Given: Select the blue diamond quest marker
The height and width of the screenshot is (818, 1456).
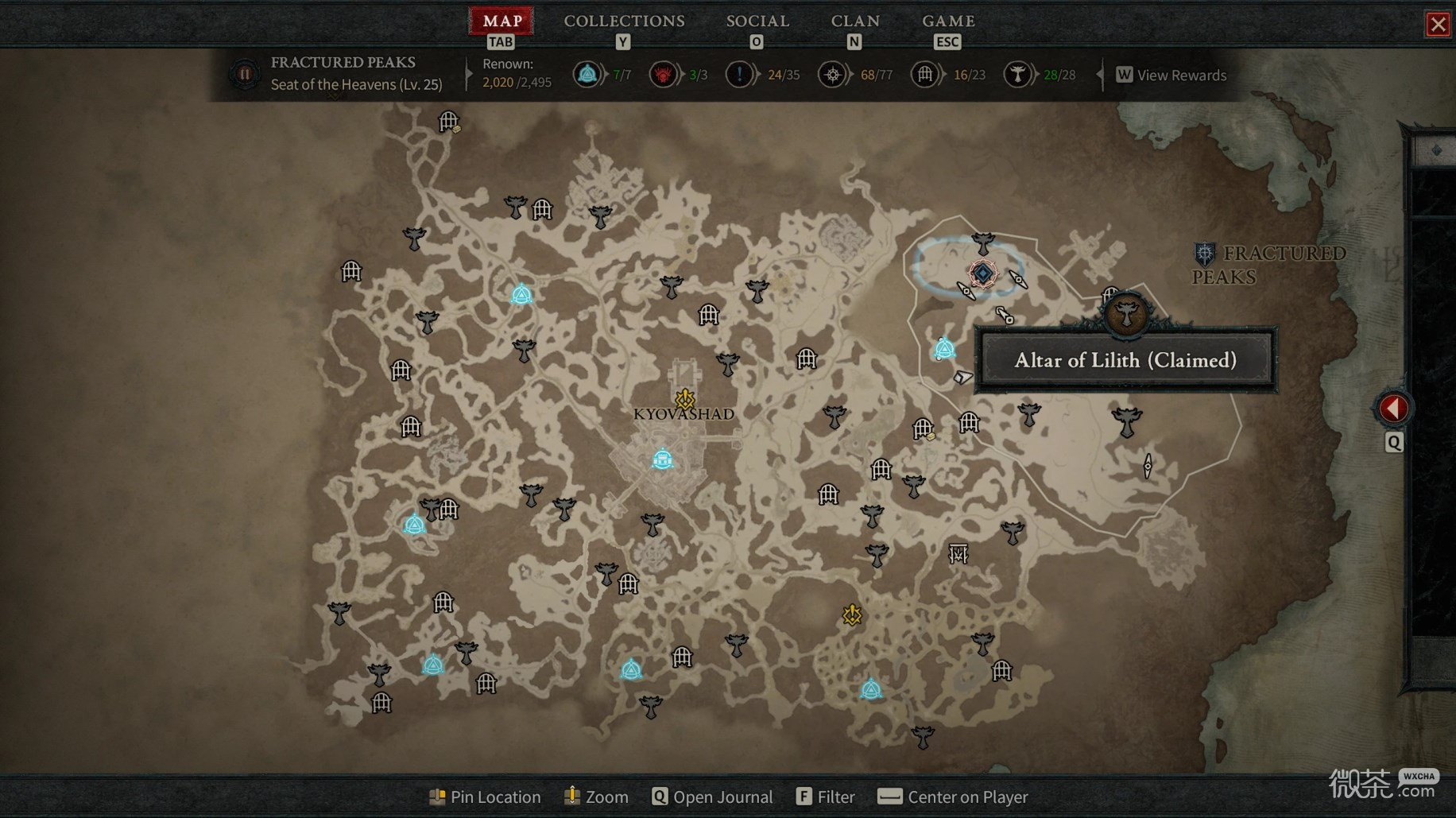Looking at the screenshot, I should [982, 273].
